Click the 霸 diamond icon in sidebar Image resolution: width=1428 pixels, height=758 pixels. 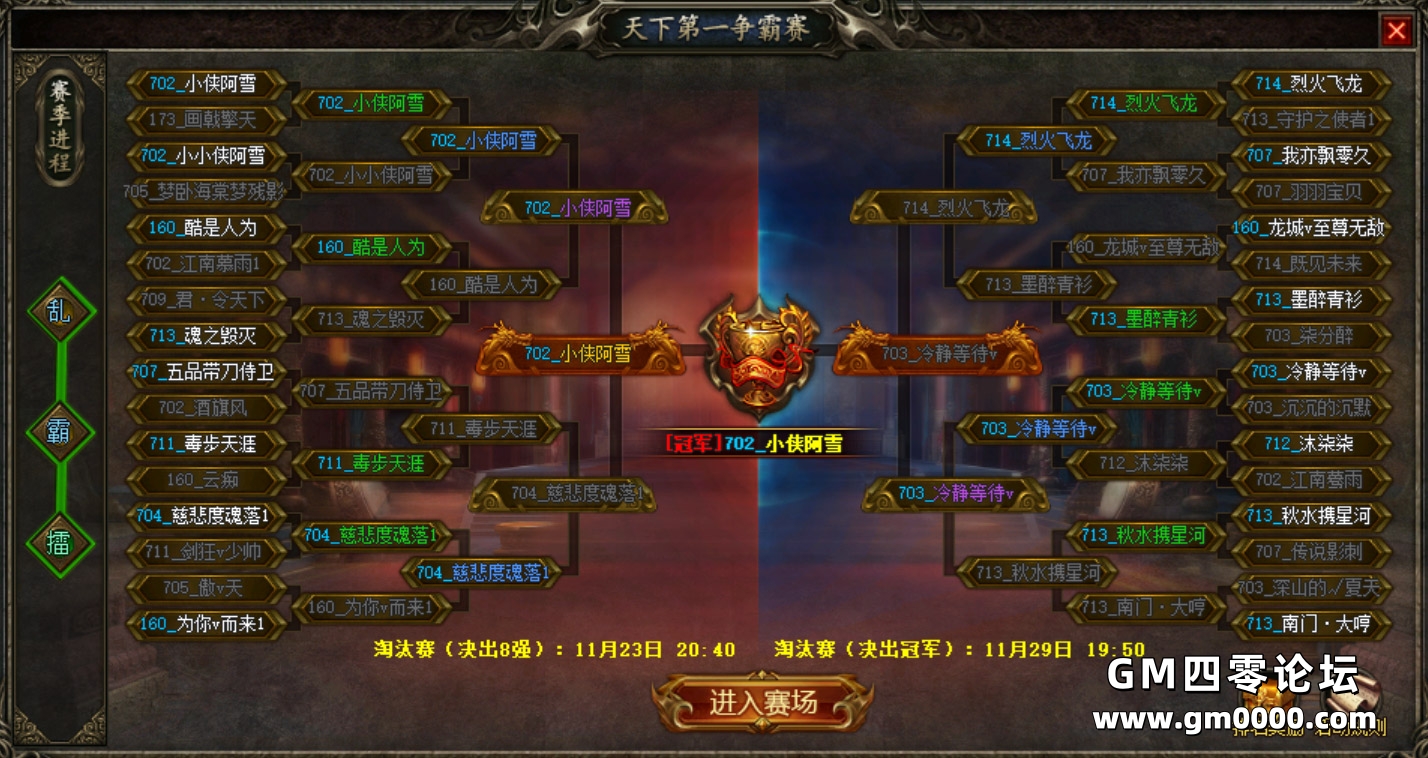tap(59, 428)
